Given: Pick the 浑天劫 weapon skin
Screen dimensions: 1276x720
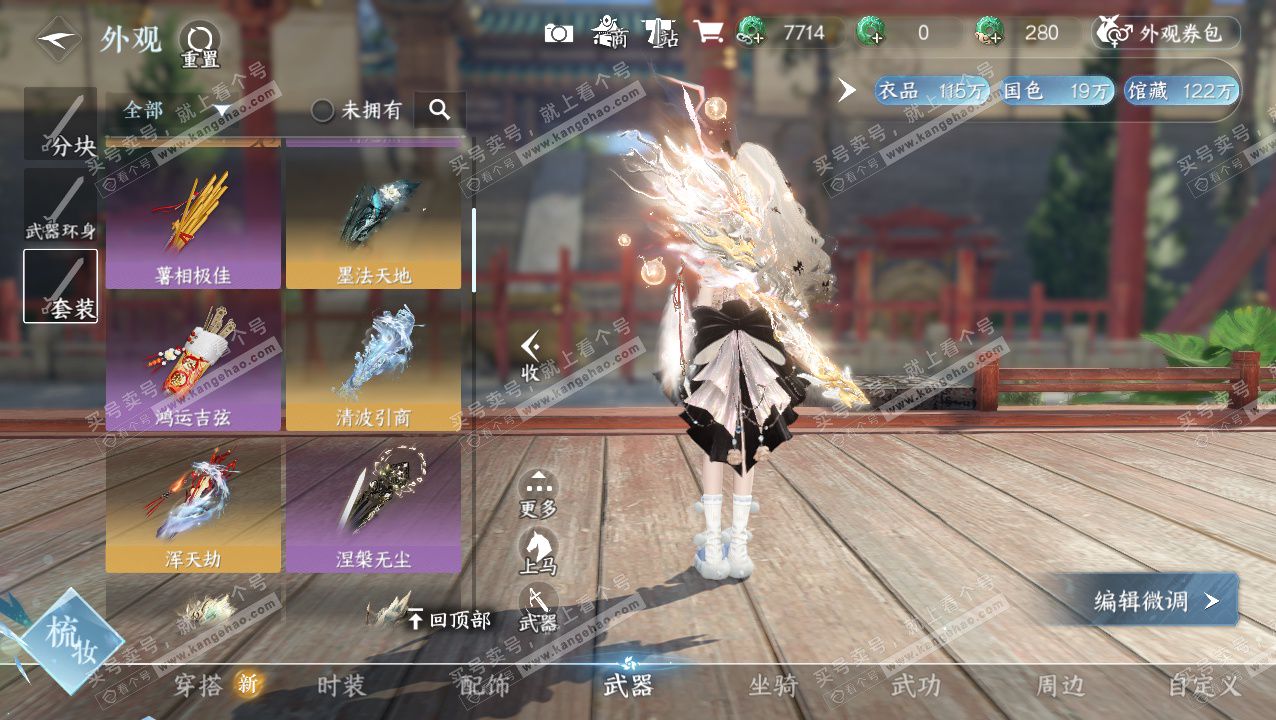Looking at the screenshot, I should 193,503.
